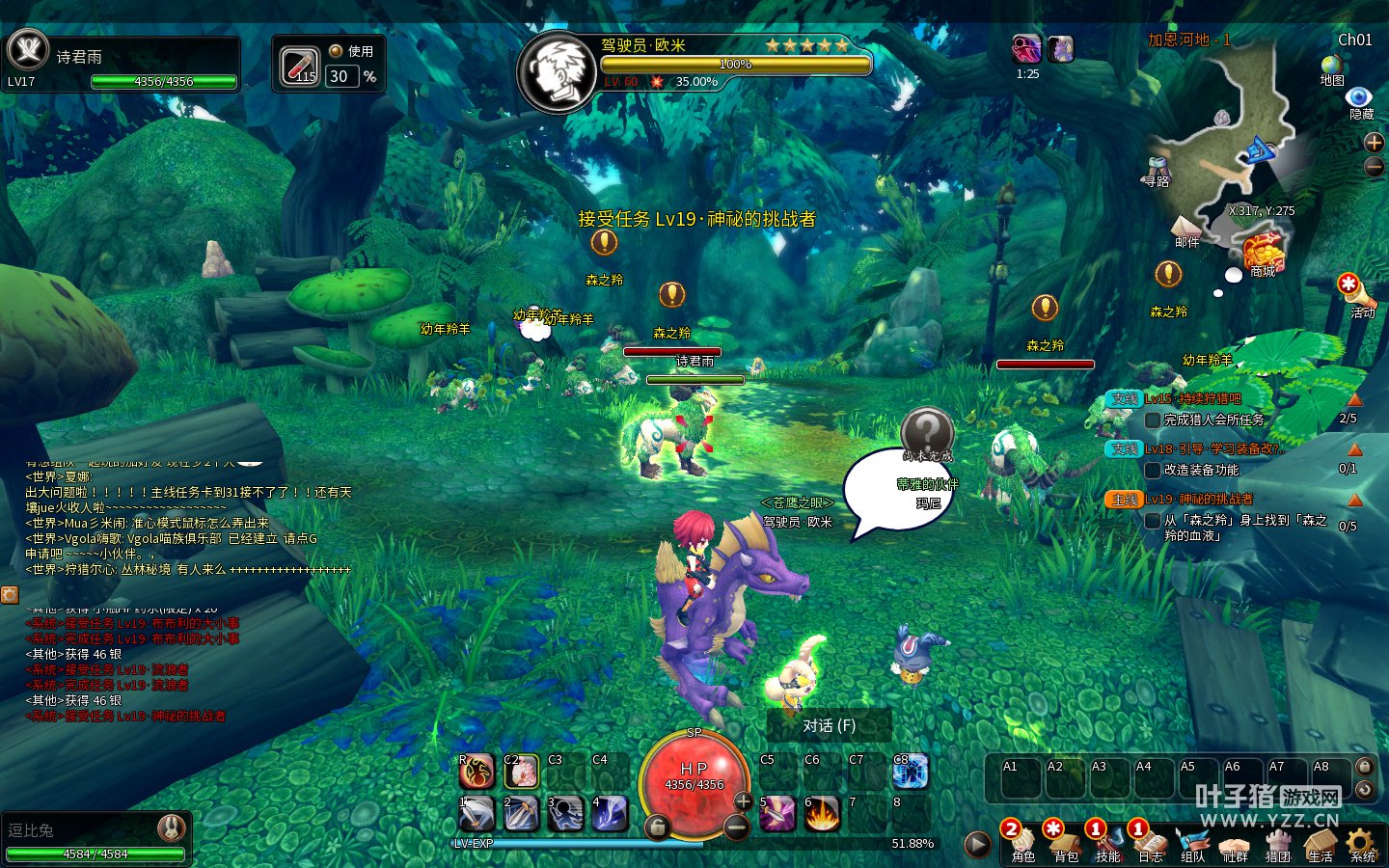
Task: Open the 商城 shop treasure chest
Action: [x=1263, y=253]
